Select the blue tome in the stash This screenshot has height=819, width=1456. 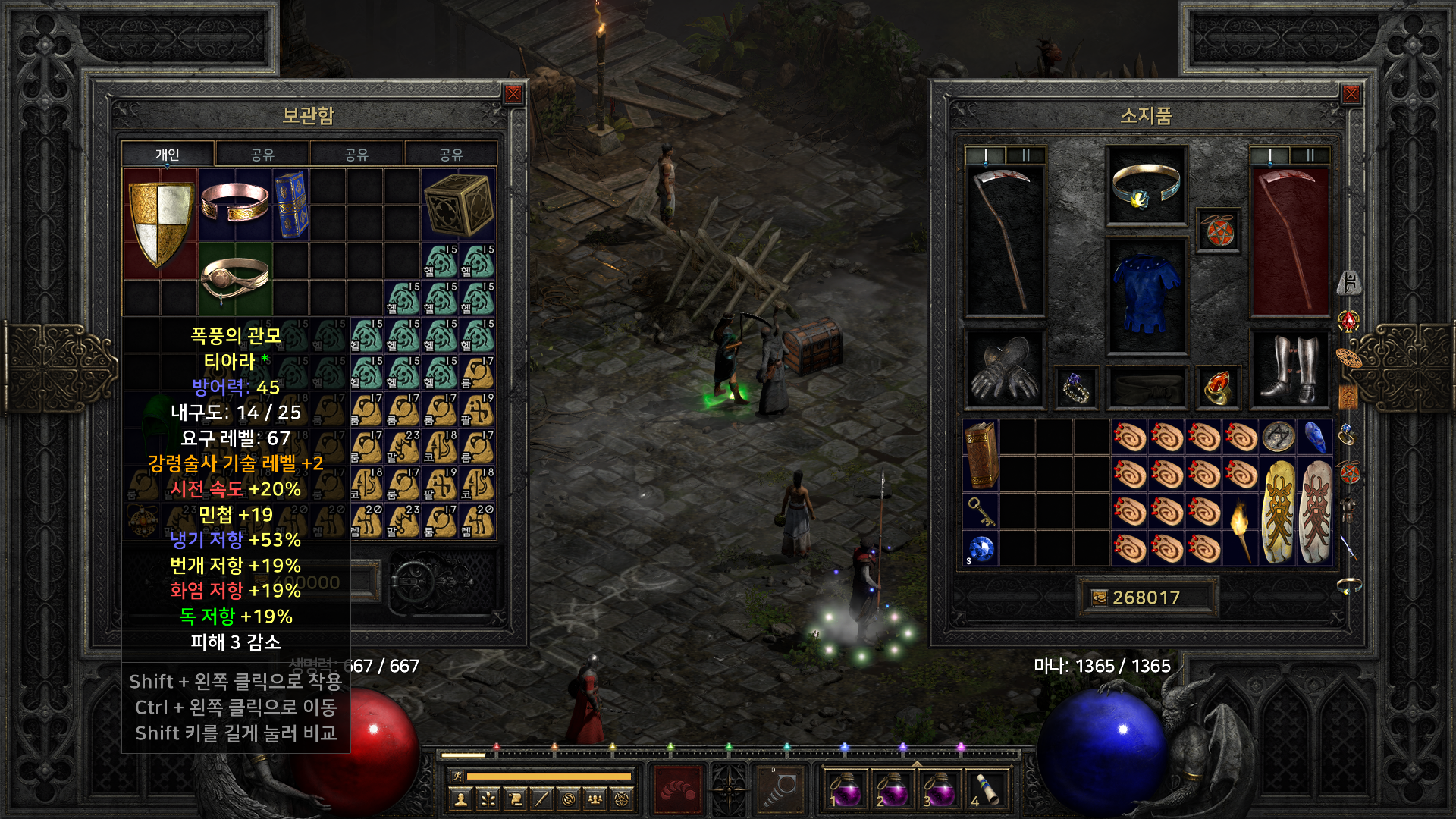click(x=290, y=205)
